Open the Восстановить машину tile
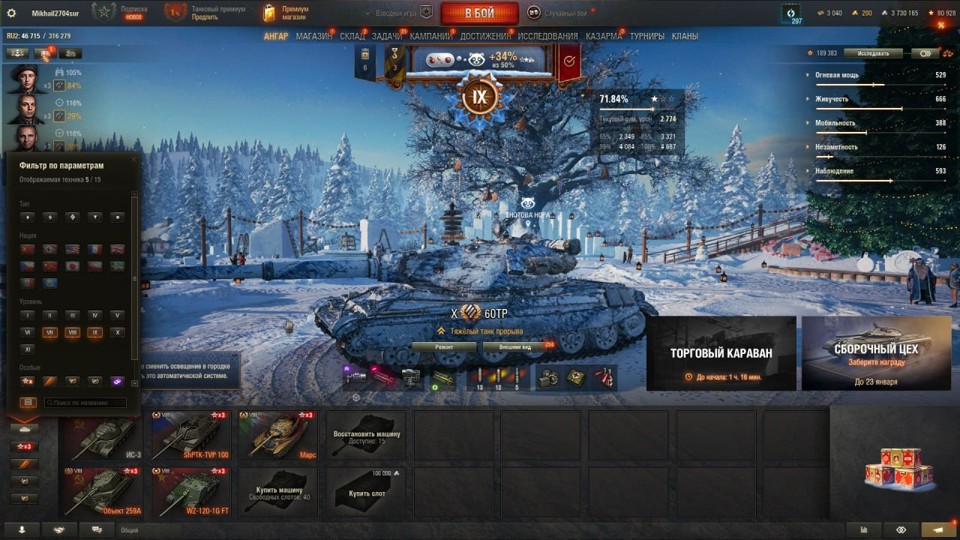 pyautogui.click(x=366, y=435)
